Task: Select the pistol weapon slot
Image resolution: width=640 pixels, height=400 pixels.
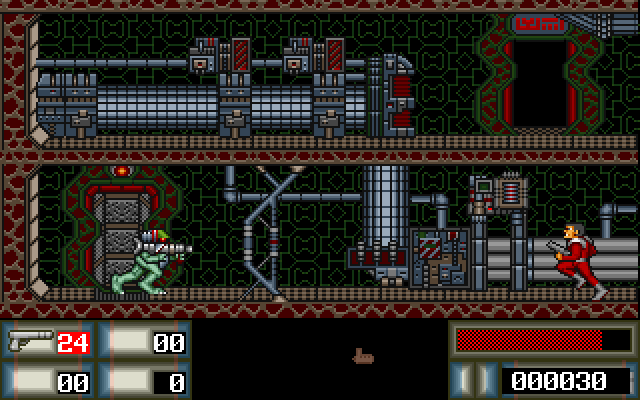Action: (48, 343)
